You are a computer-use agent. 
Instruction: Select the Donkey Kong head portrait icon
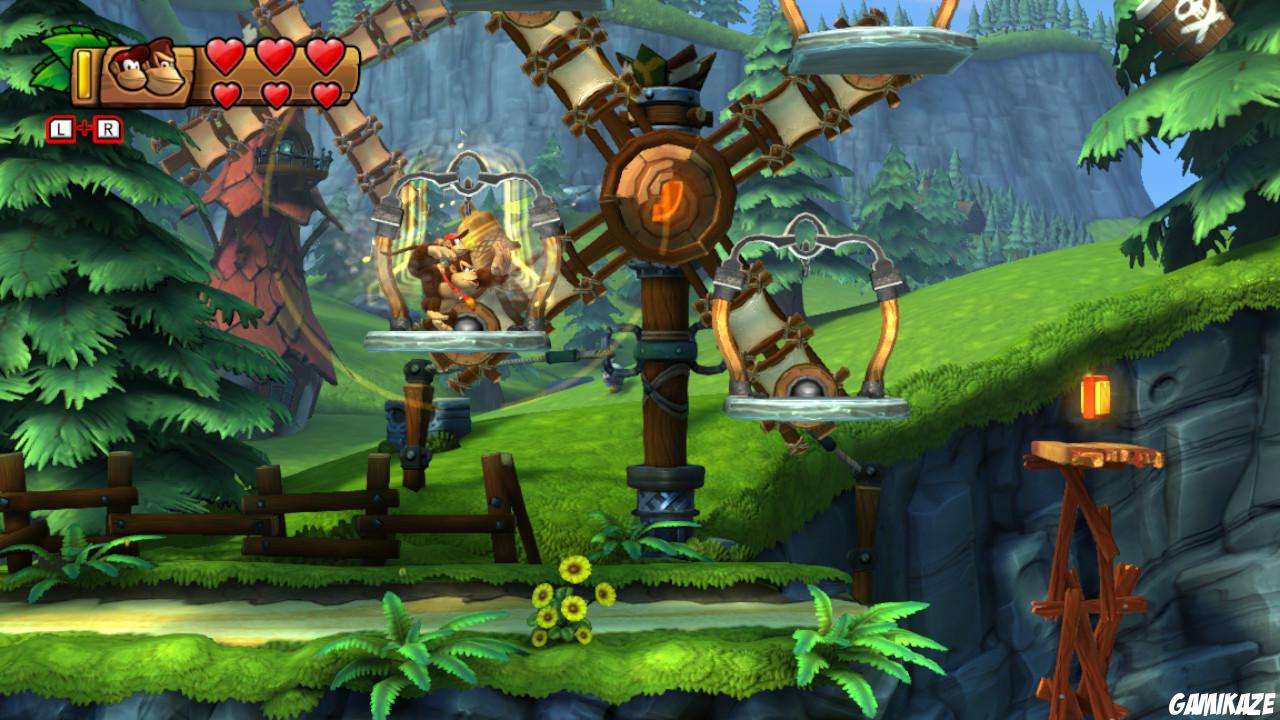click(x=166, y=70)
